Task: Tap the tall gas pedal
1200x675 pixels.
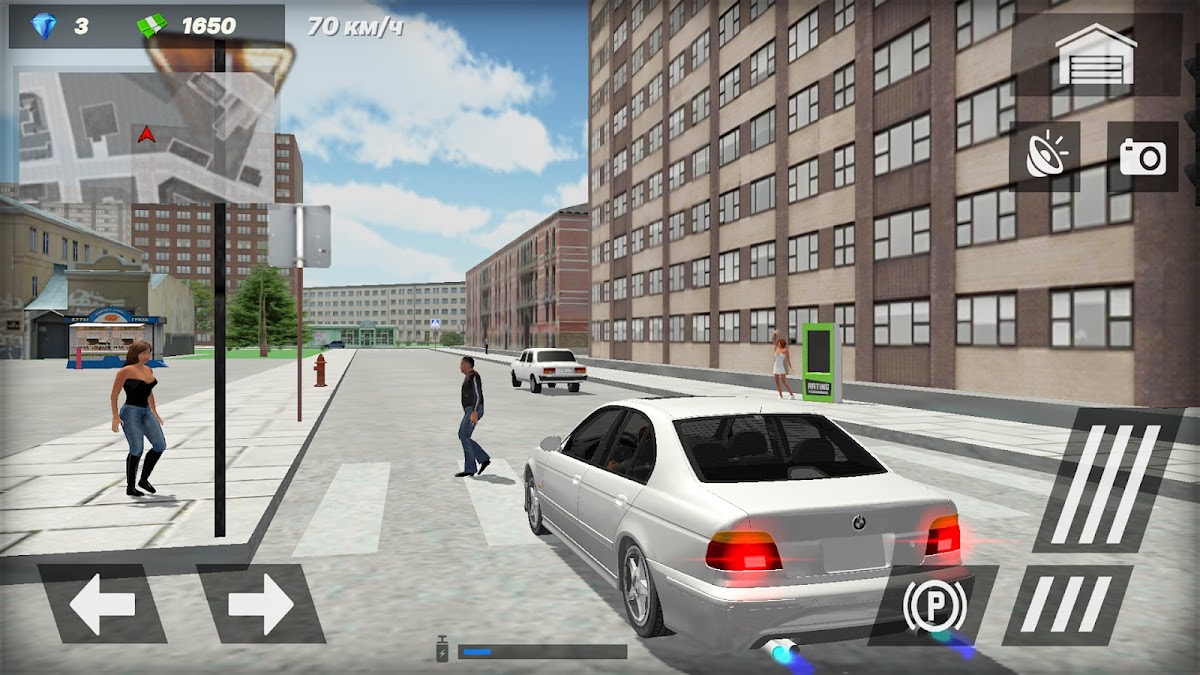Action: pyautogui.click(x=1105, y=482)
